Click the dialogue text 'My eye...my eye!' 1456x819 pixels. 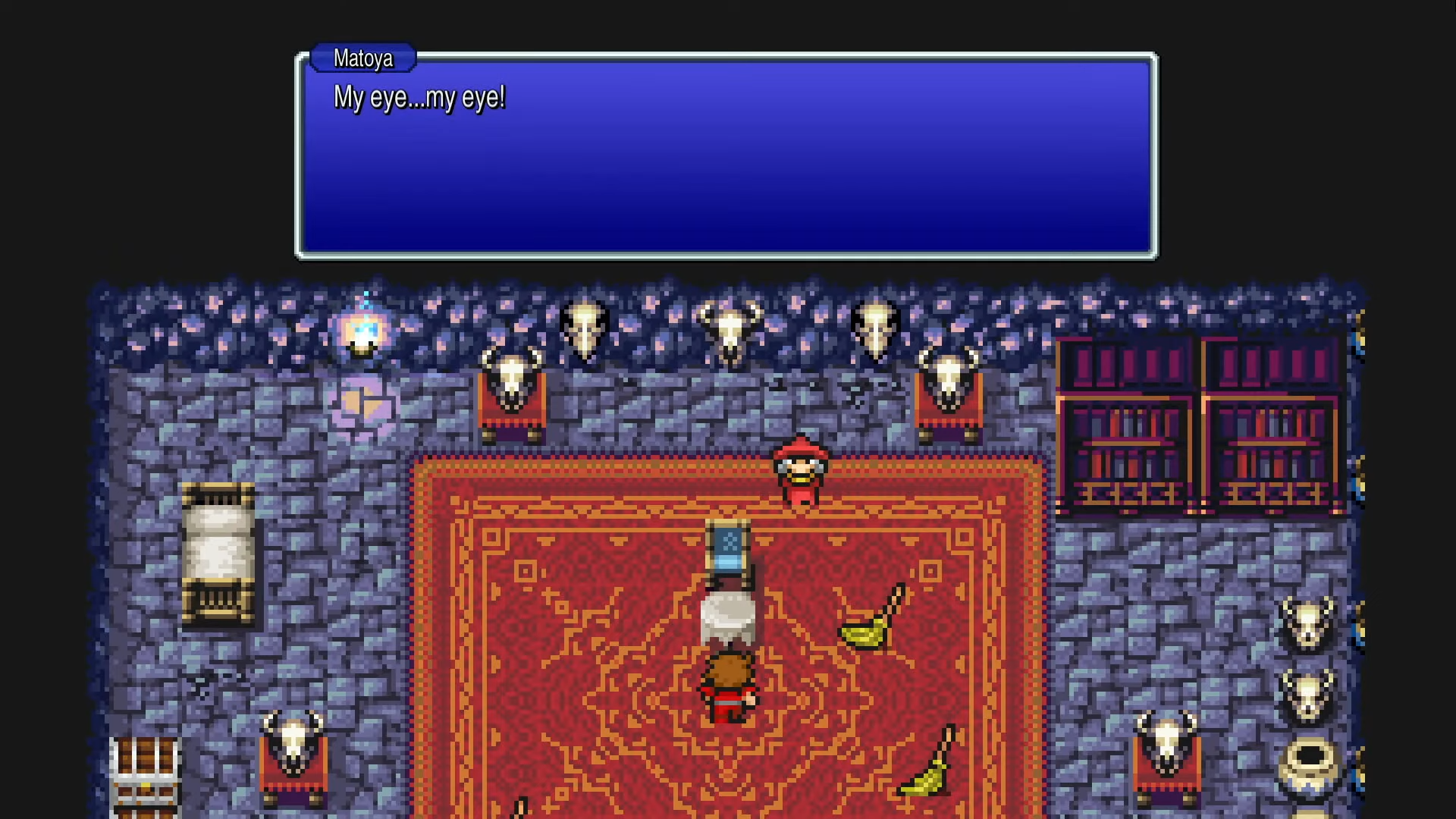421,98
